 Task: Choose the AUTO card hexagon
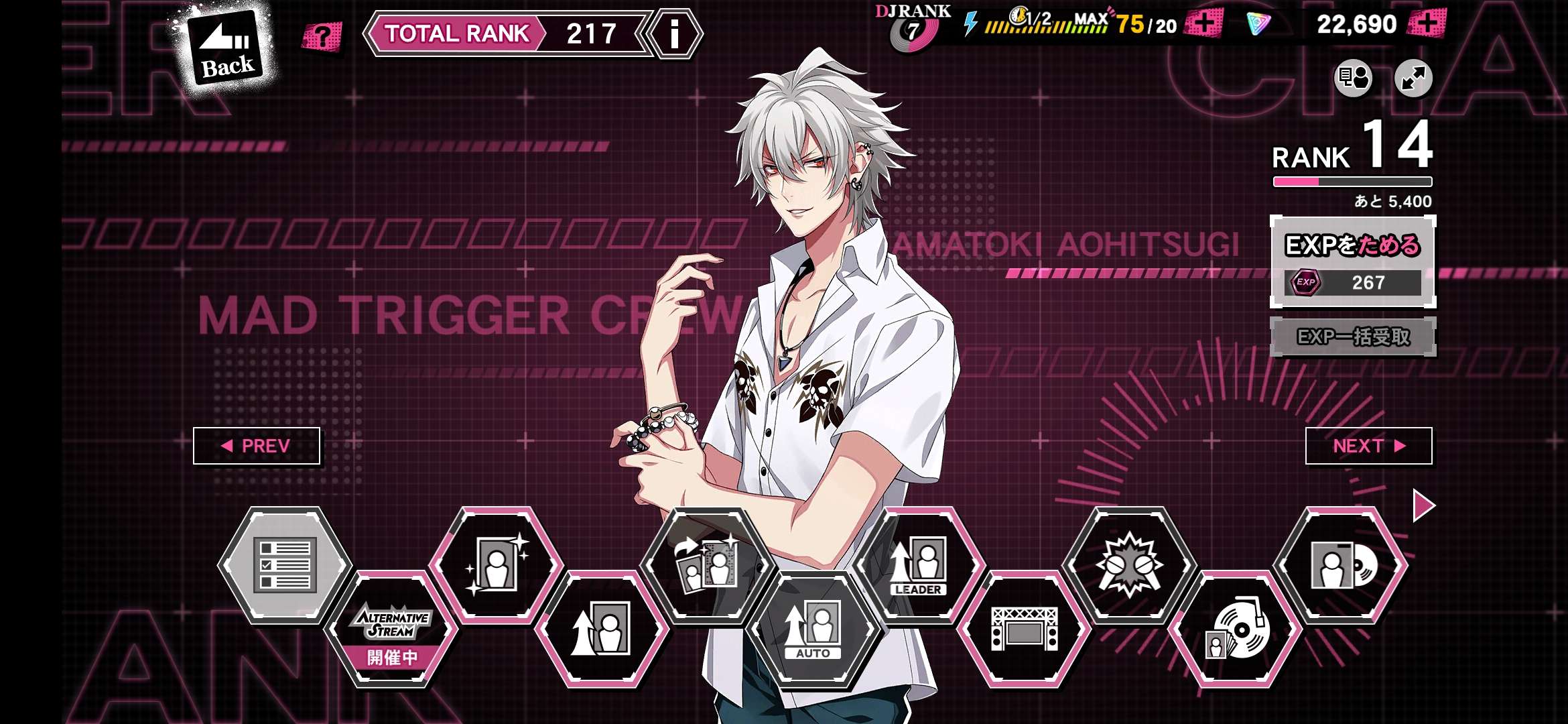pyautogui.click(x=812, y=630)
